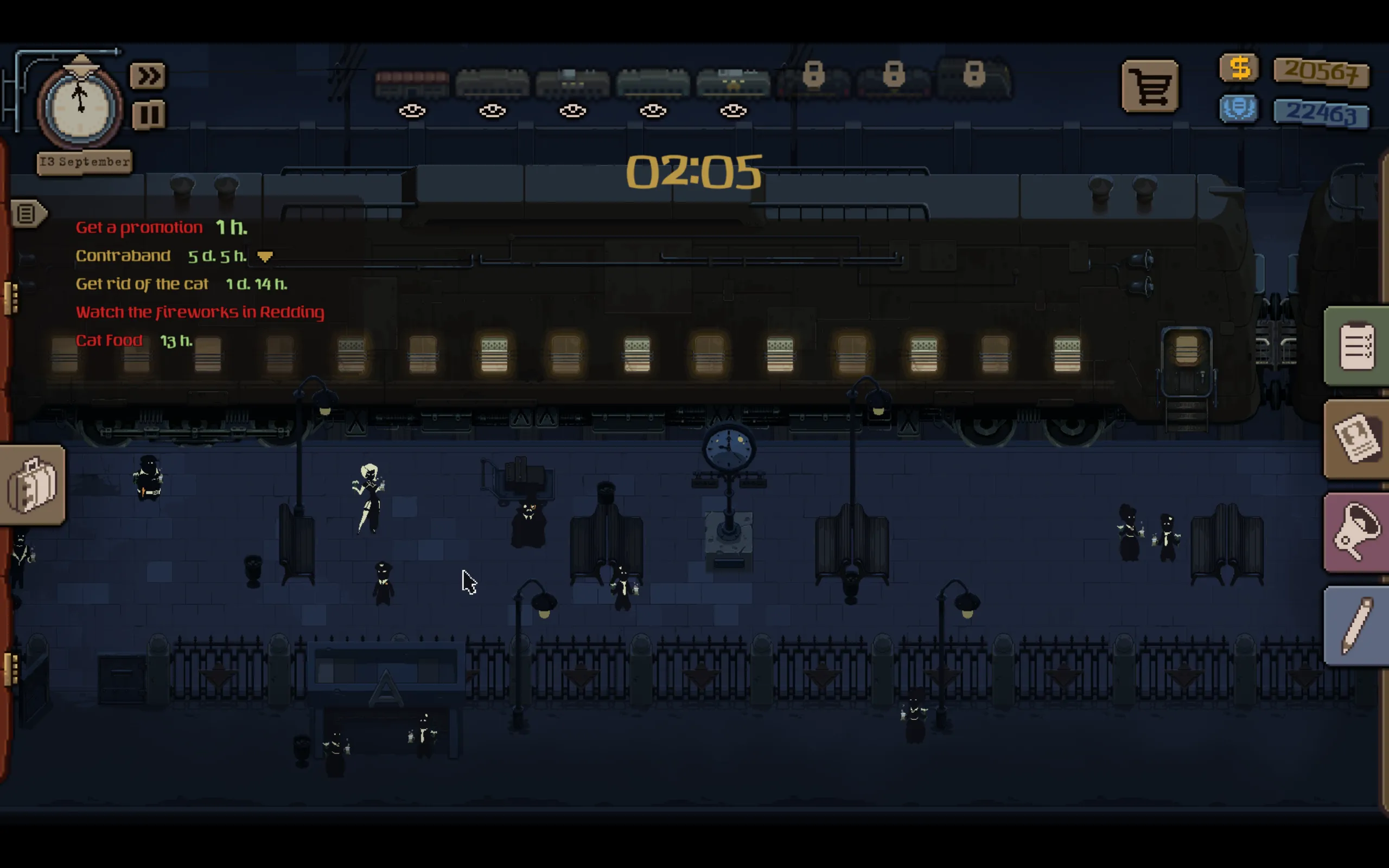Click the dollar money icon
This screenshot has width=1389, height=868.
(x=1239, y=68)
